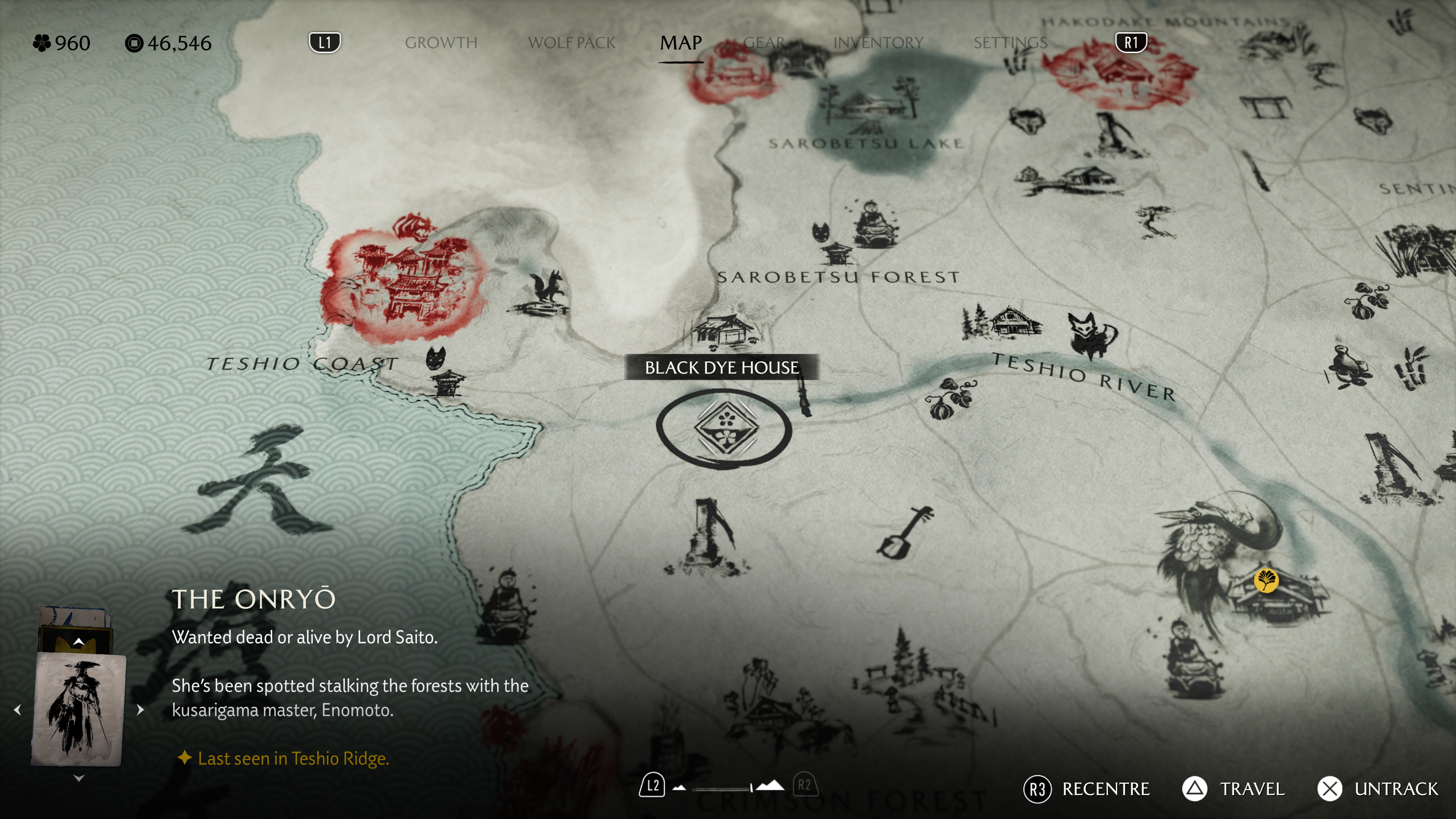
Task: Switch to the Growth tab
Action: click(441, 43)
